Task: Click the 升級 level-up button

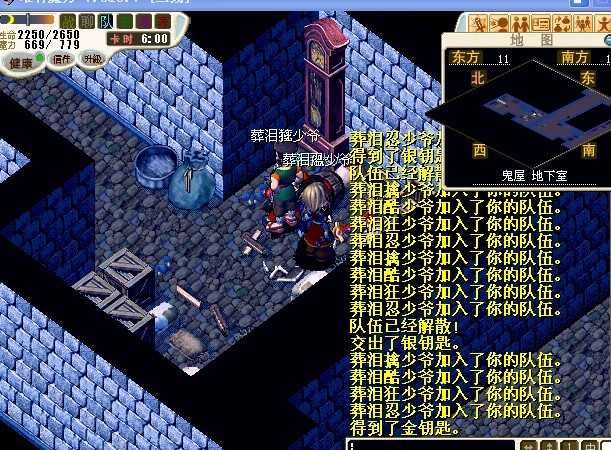Action: point(92,59)
